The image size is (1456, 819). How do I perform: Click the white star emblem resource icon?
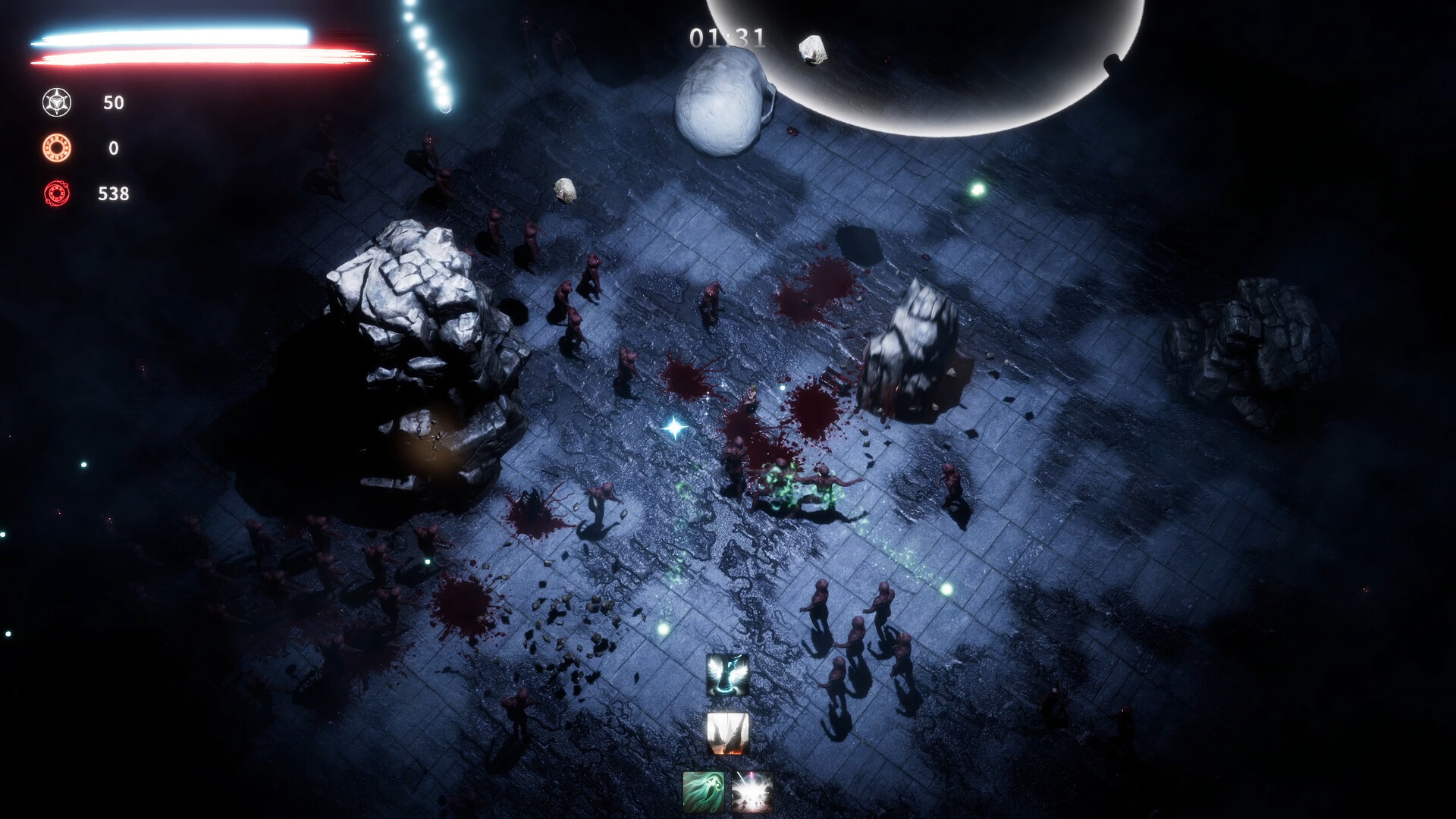(57, 102)
